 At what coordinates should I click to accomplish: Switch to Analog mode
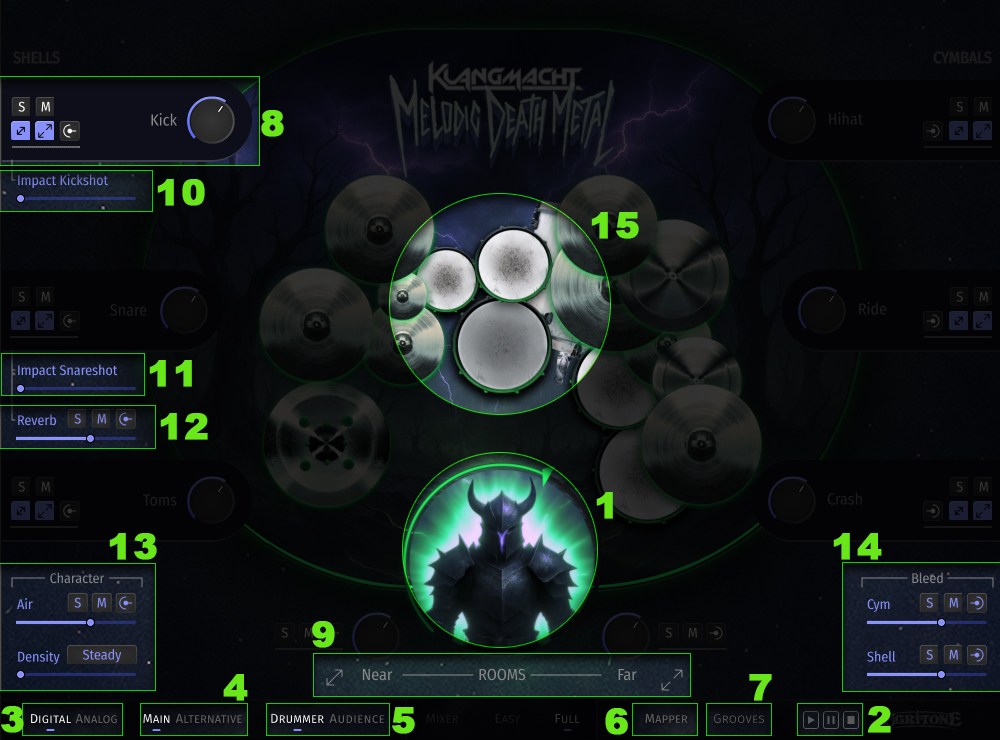(97, 719)
